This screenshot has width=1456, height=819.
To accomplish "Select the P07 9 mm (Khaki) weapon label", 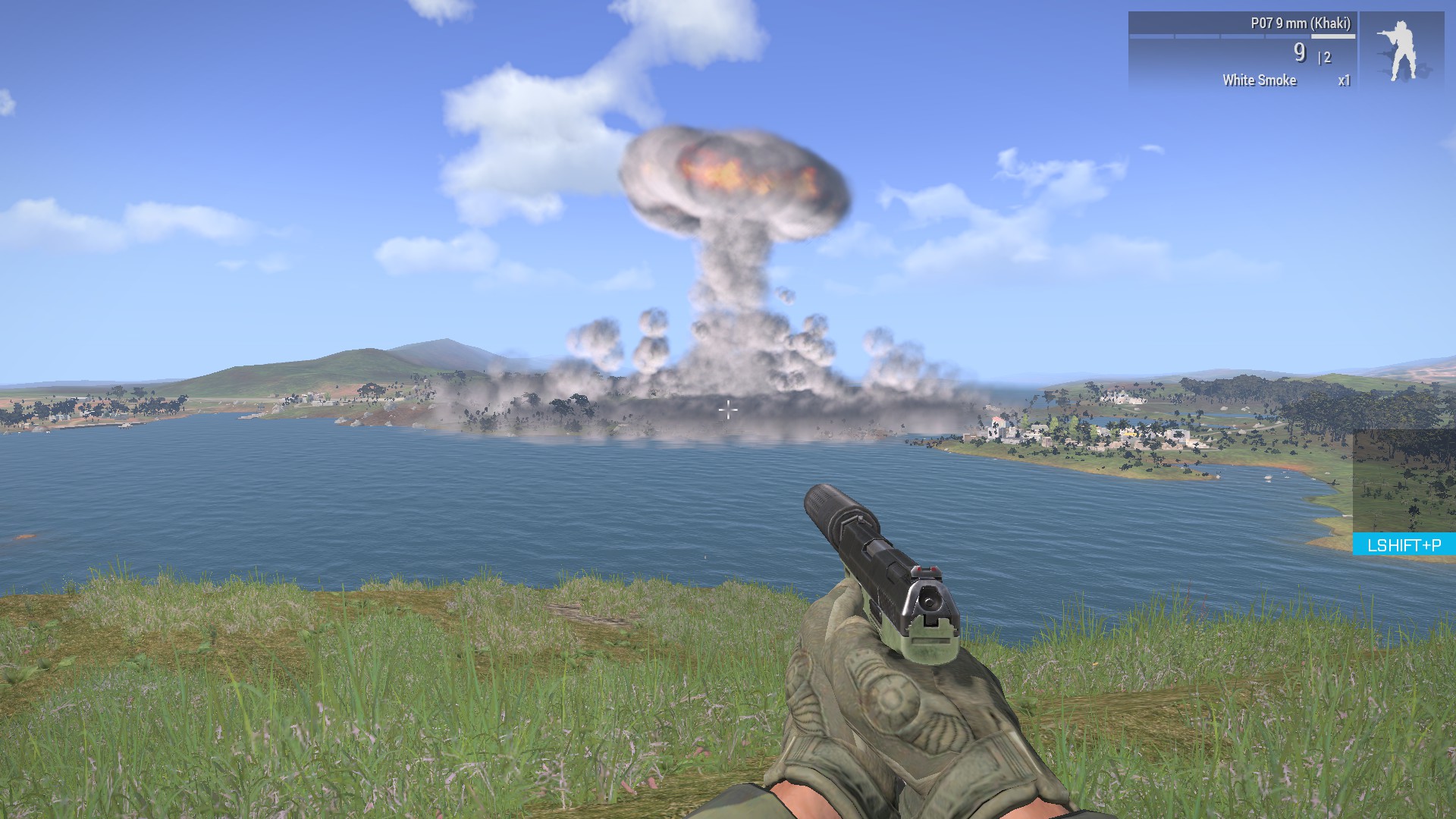I will (x=1300, y=24).
